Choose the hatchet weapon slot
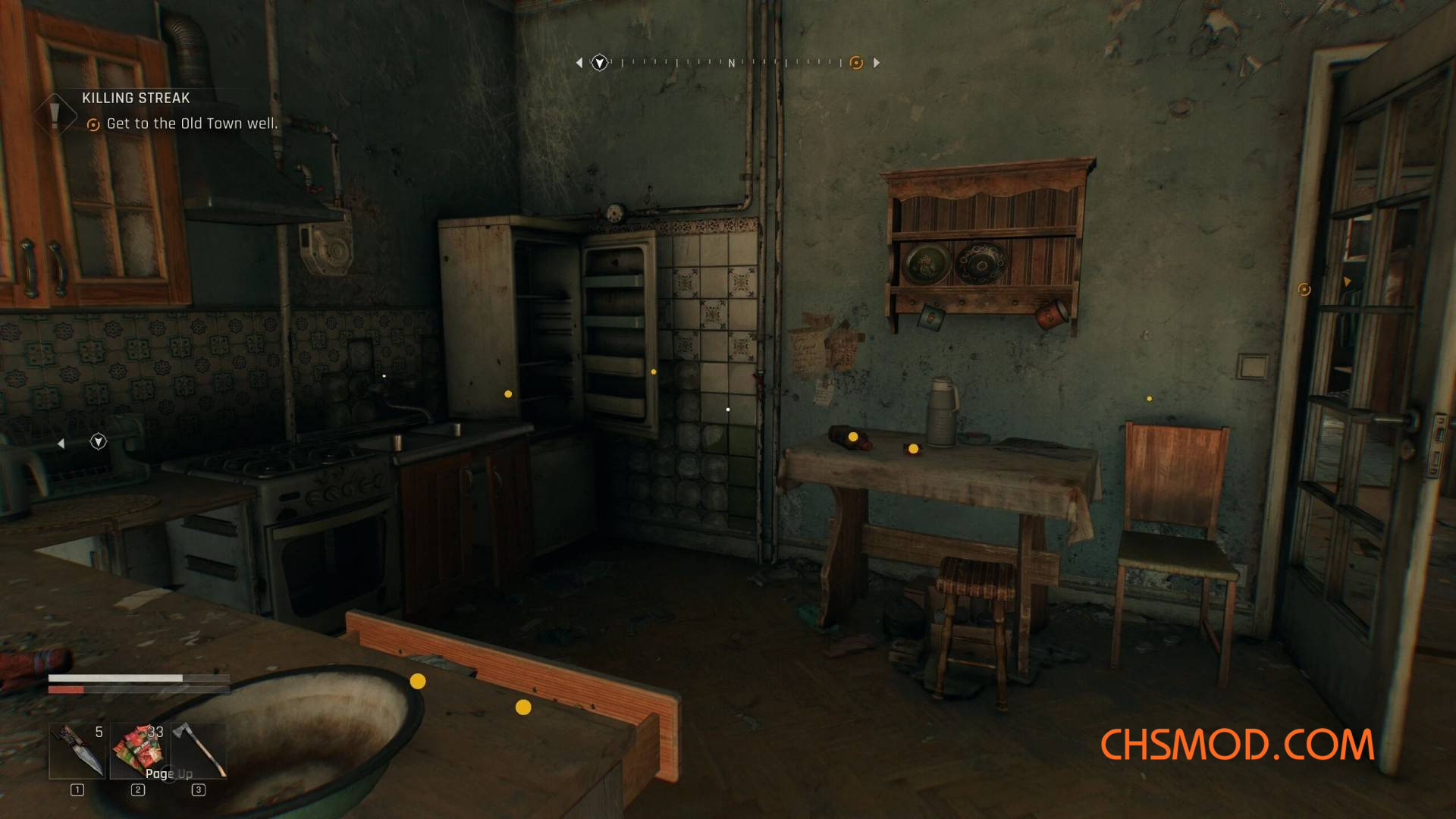 (x=199, y=751)
